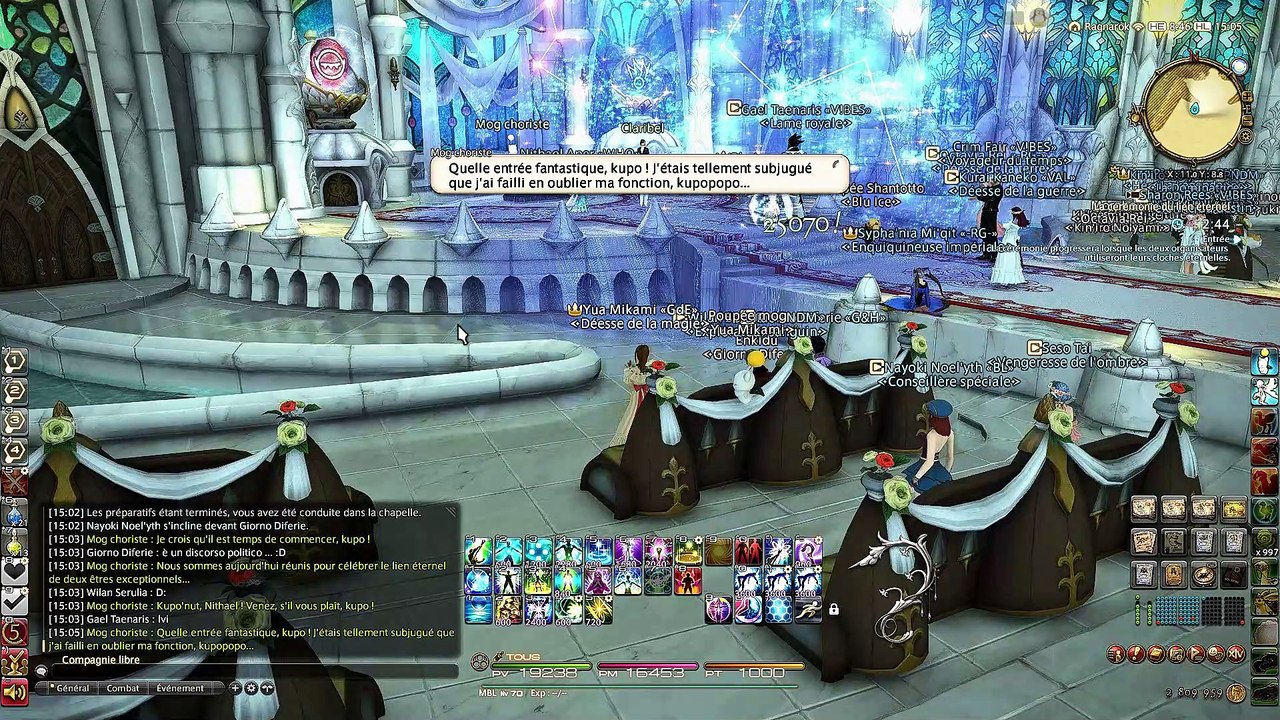Screen dimensions: 1280x720
Task: Click the party list TOUS icon
Action: click(481, 660)
